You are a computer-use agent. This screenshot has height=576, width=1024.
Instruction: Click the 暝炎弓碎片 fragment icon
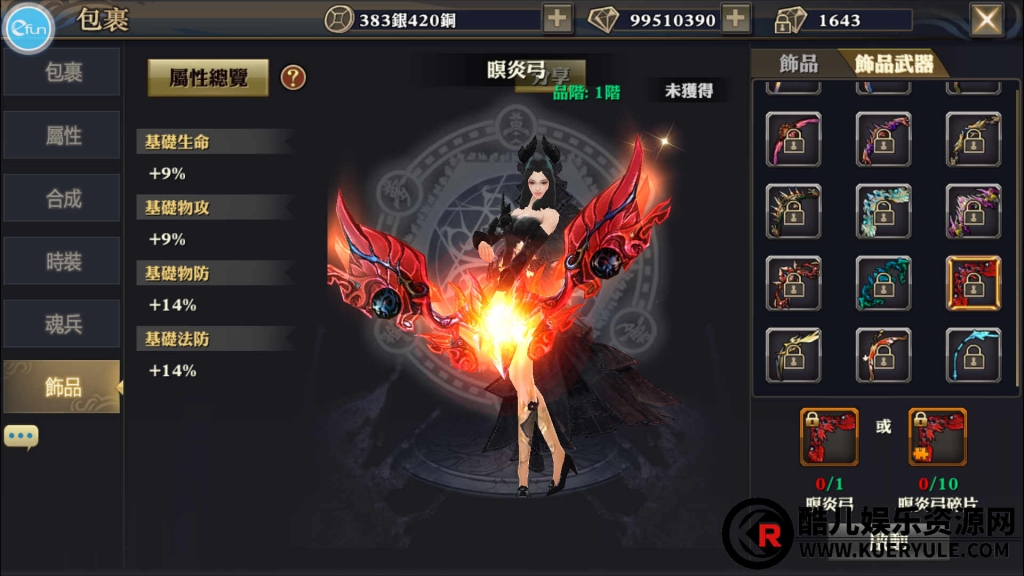tap(937, 436)
